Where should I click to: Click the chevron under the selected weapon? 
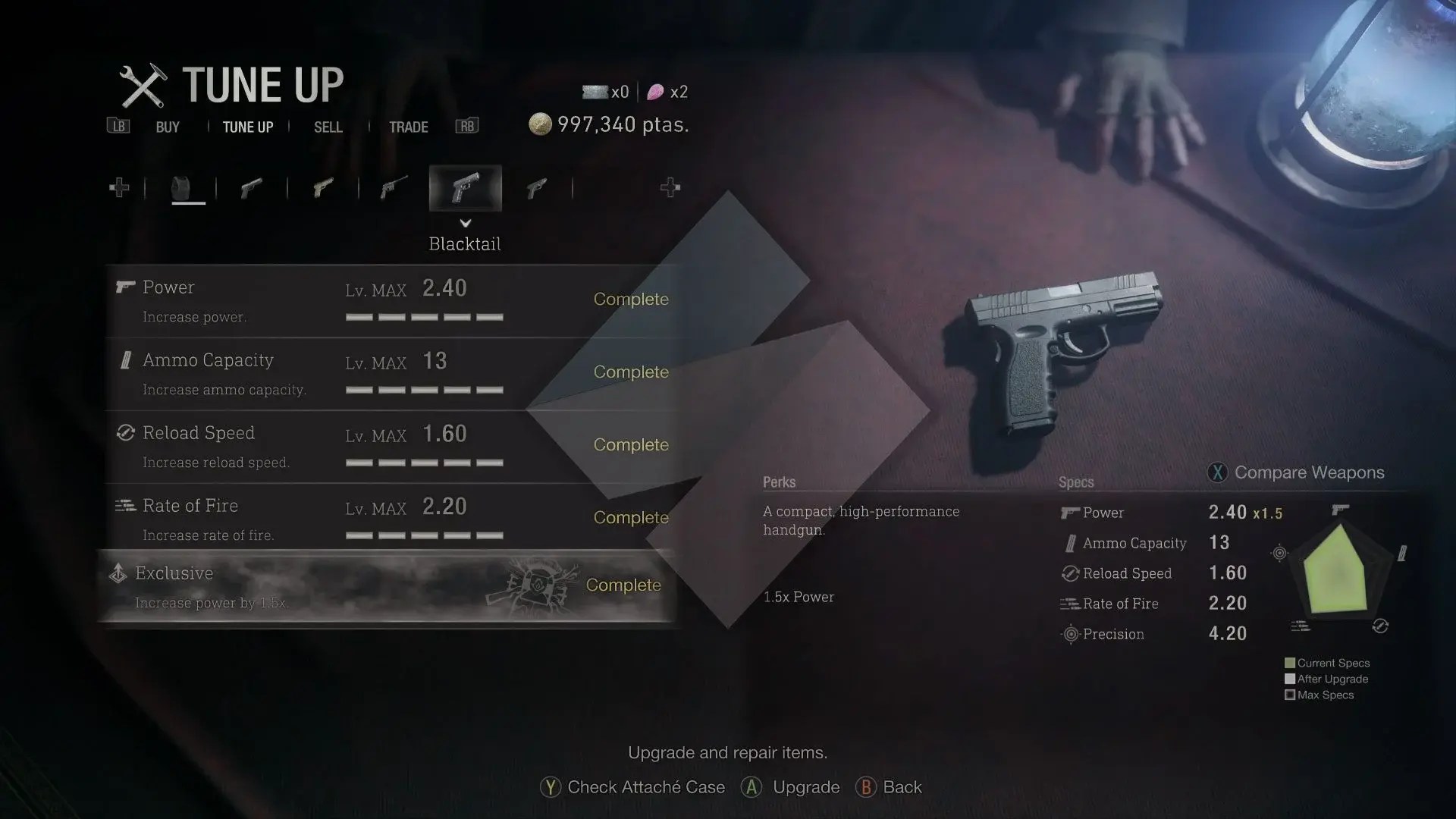466,224
